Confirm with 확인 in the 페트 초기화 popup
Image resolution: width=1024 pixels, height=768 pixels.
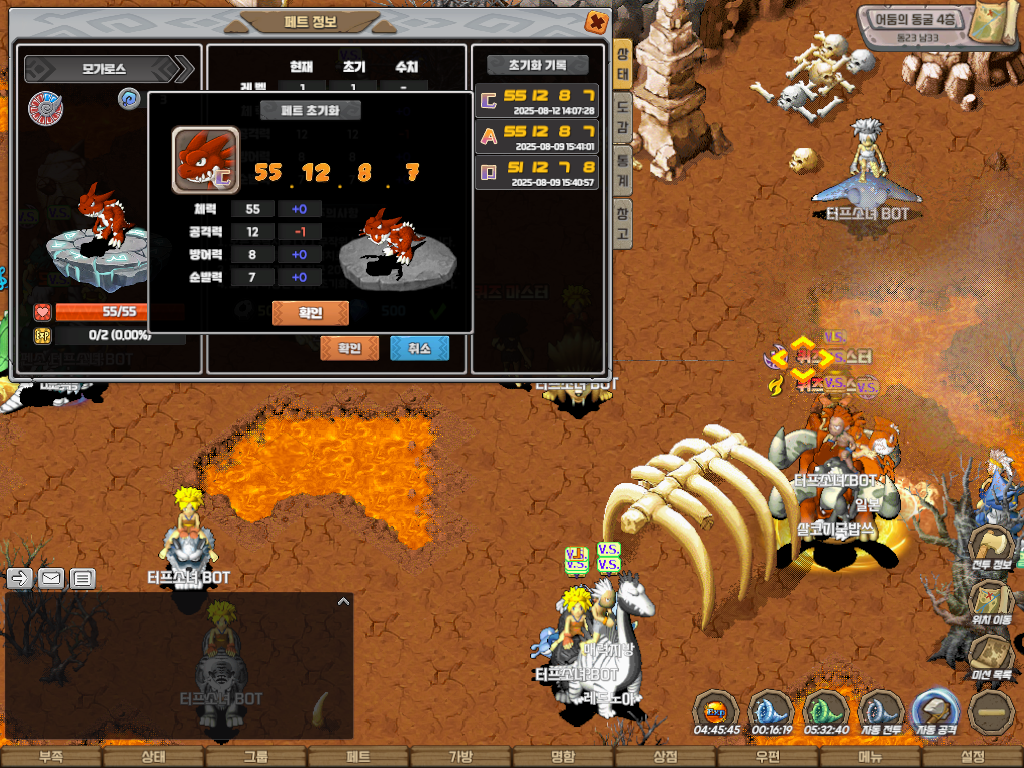click(x=310, y=313)
